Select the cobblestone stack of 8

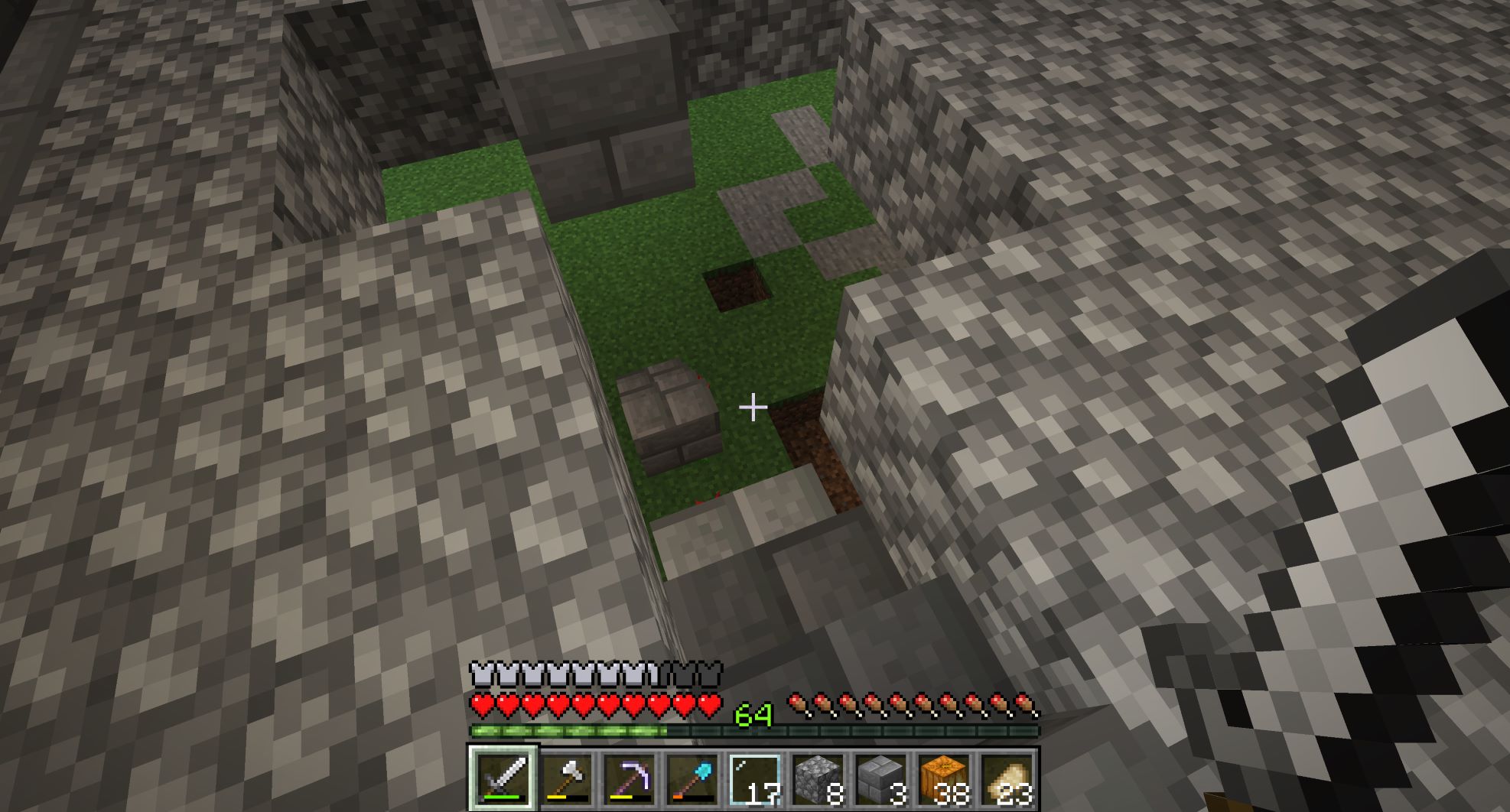tap(818, 778)
